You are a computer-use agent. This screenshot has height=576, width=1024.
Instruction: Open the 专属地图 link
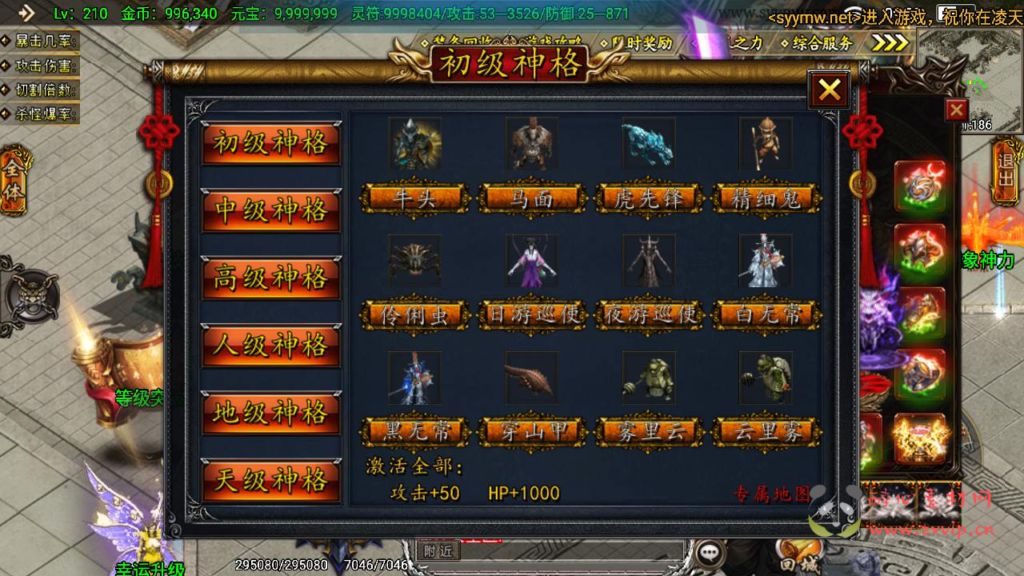(x=771, y=494)
